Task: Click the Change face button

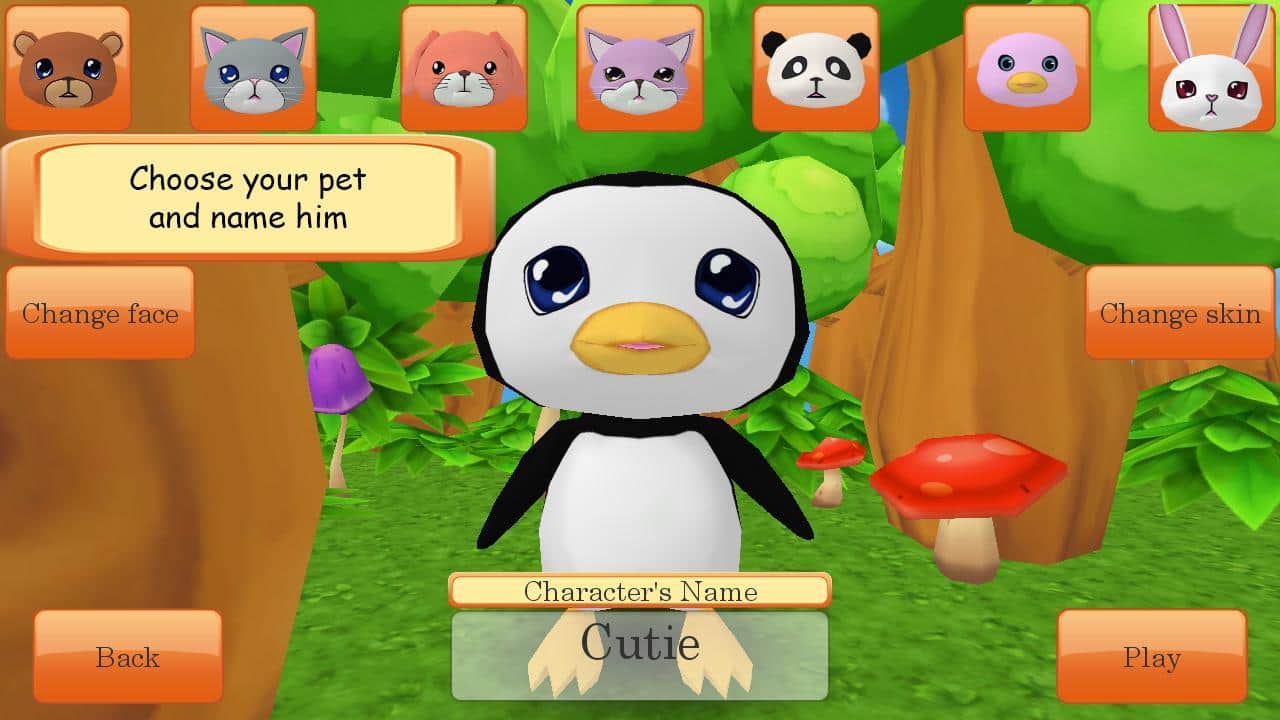Action: click(x=99, y=314)
